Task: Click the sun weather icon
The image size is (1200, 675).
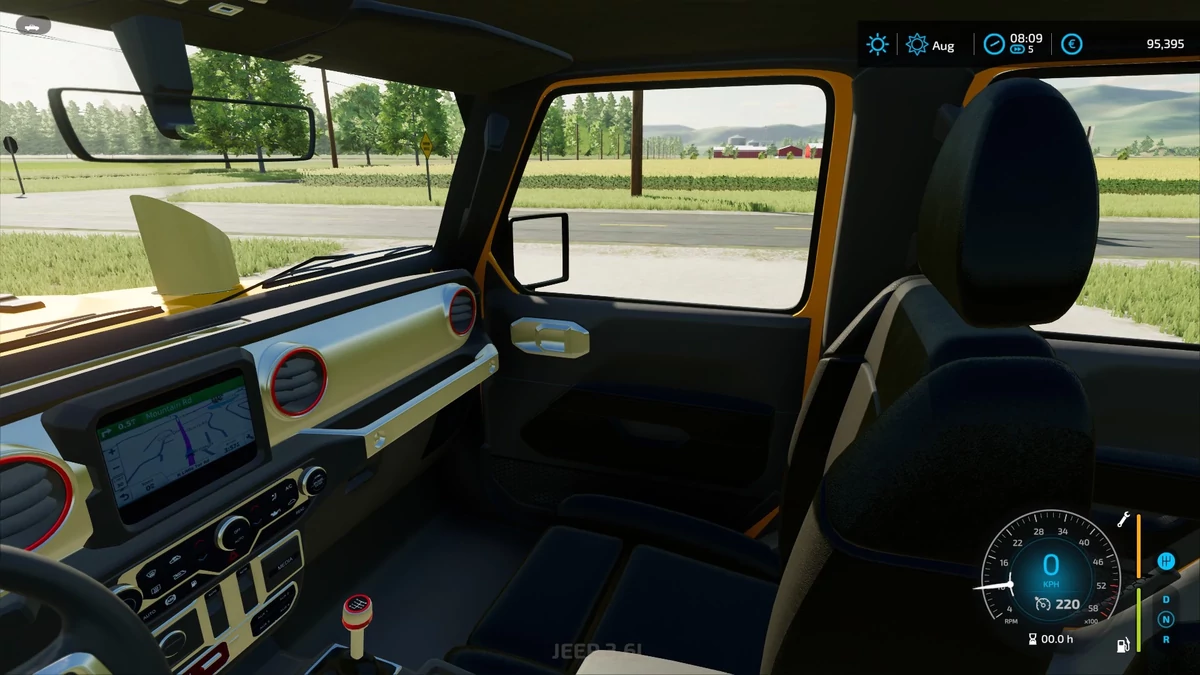Action: [877, 44]
